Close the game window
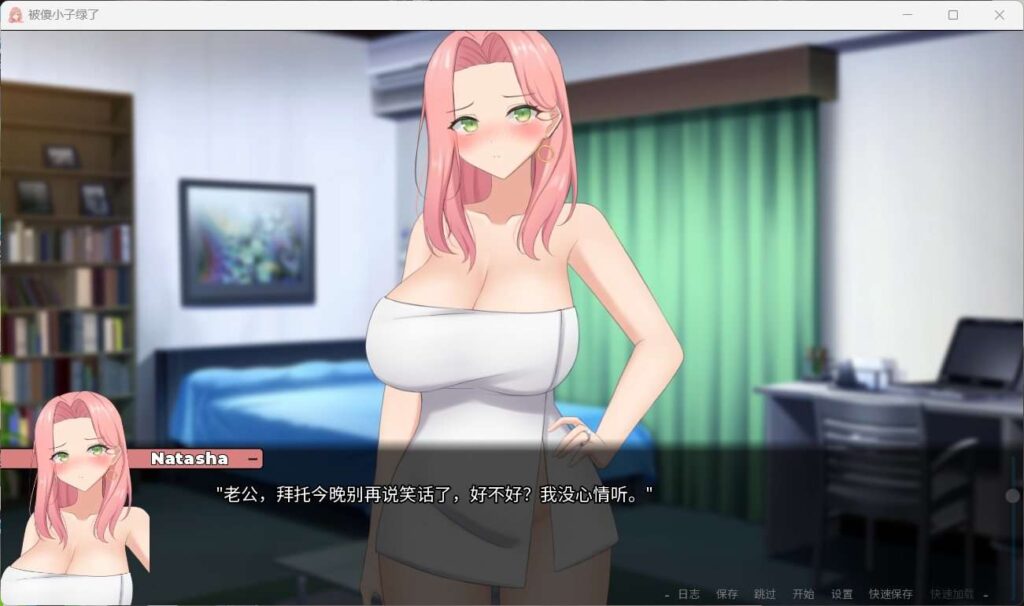The image size is (1024, 606). 999,15
